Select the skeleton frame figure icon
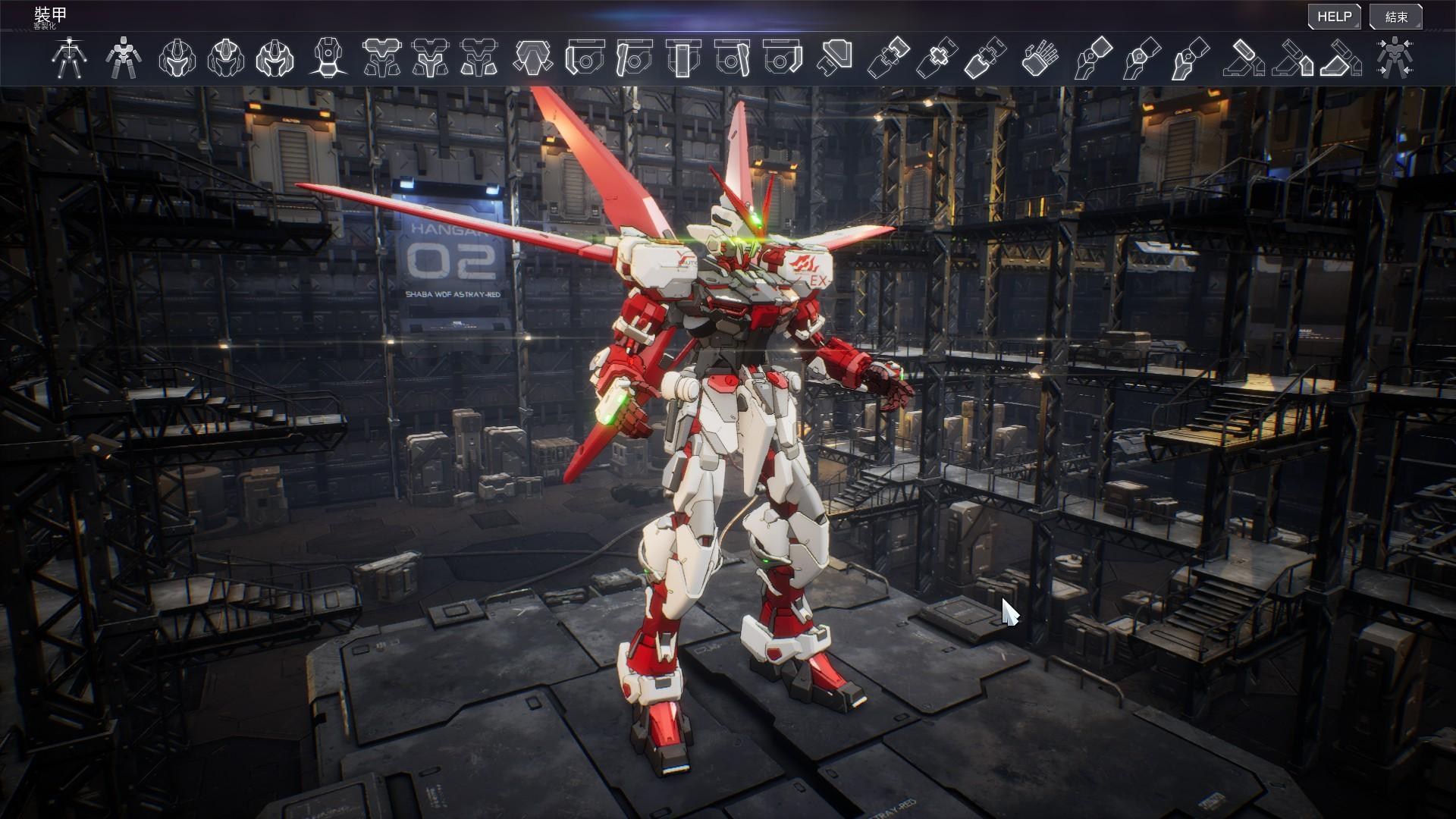The height and width of the screenshot is (819, 1456). click(70, 58)
